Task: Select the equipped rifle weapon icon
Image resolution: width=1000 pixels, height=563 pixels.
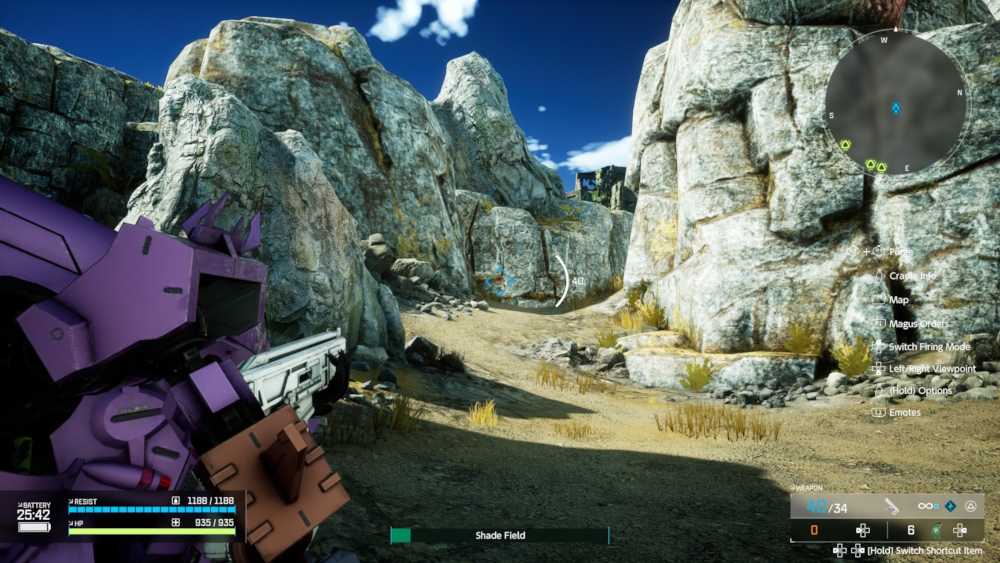Action: coord(890,506)
